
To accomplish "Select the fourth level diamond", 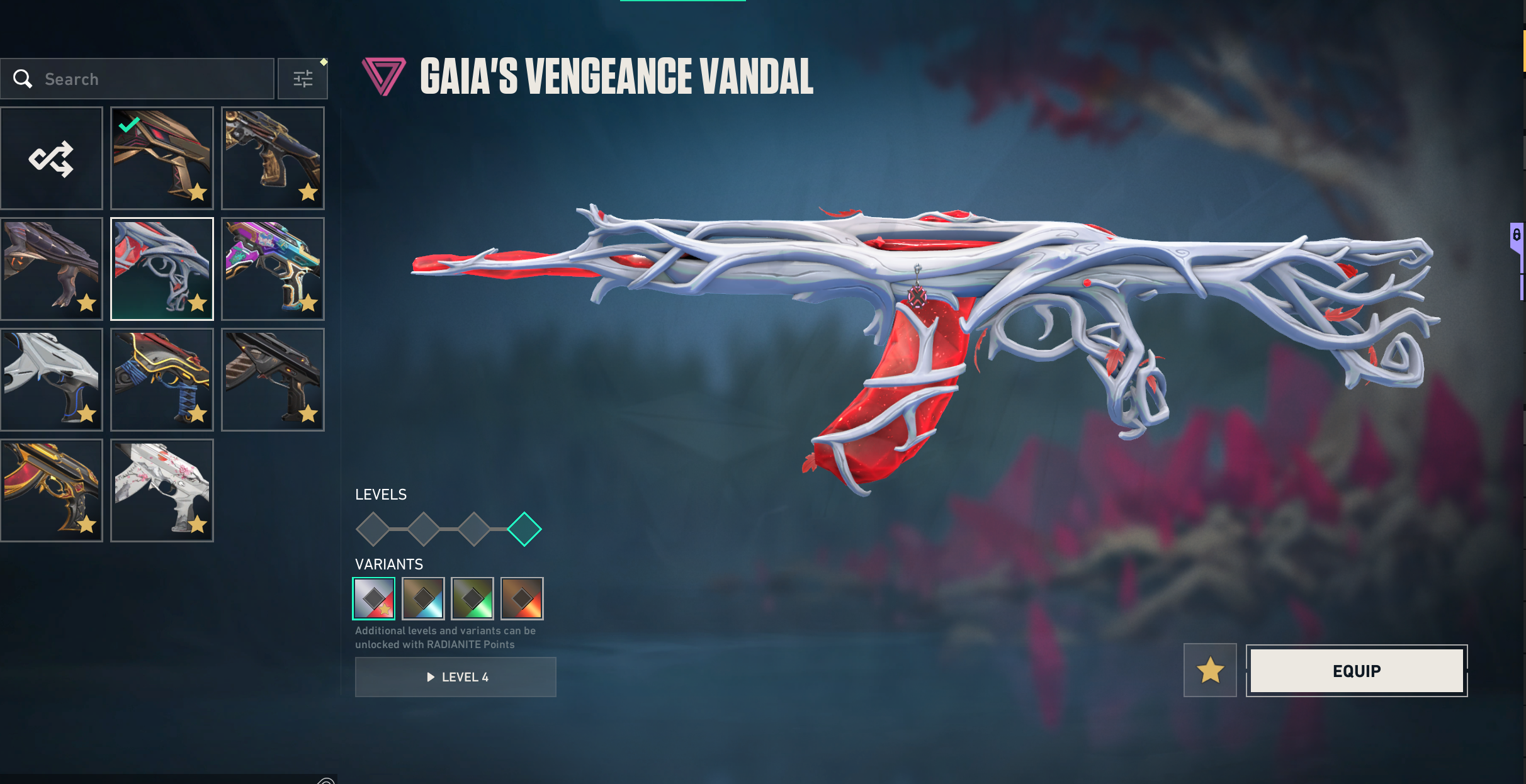I will (524, 529).
